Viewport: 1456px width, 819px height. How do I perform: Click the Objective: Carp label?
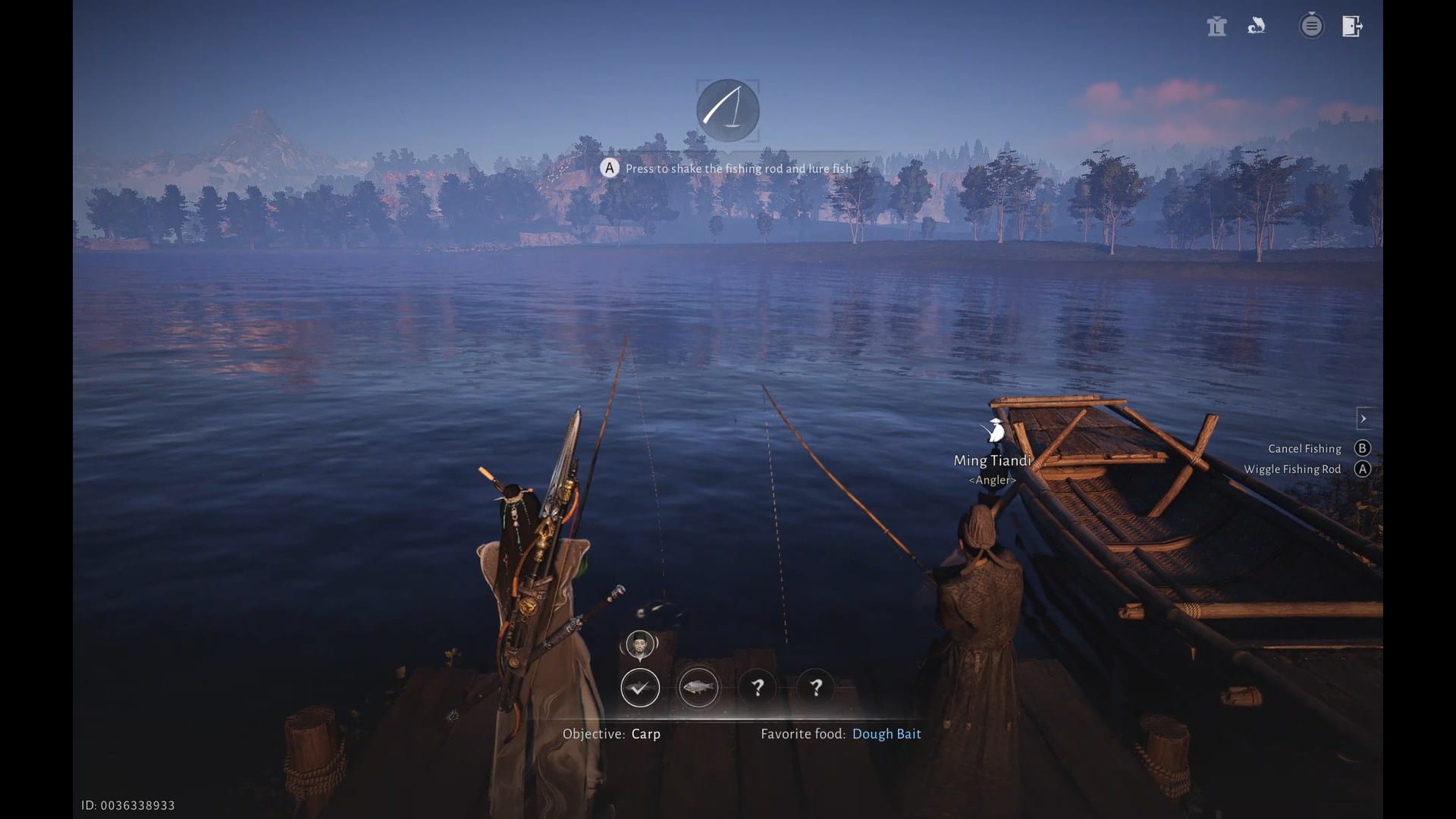point(611,733)
